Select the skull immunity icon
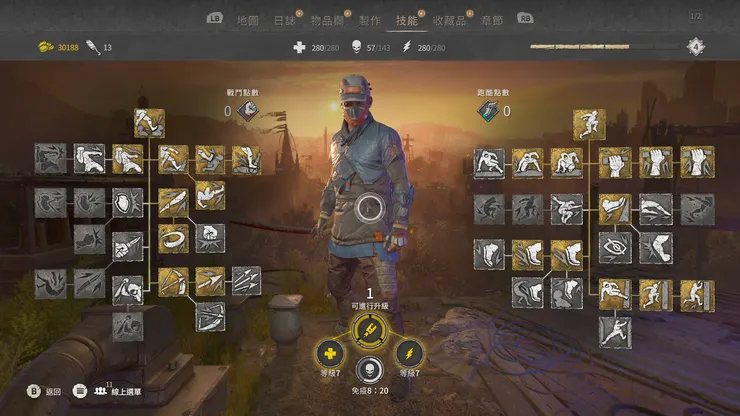 [x=370, y=369]
